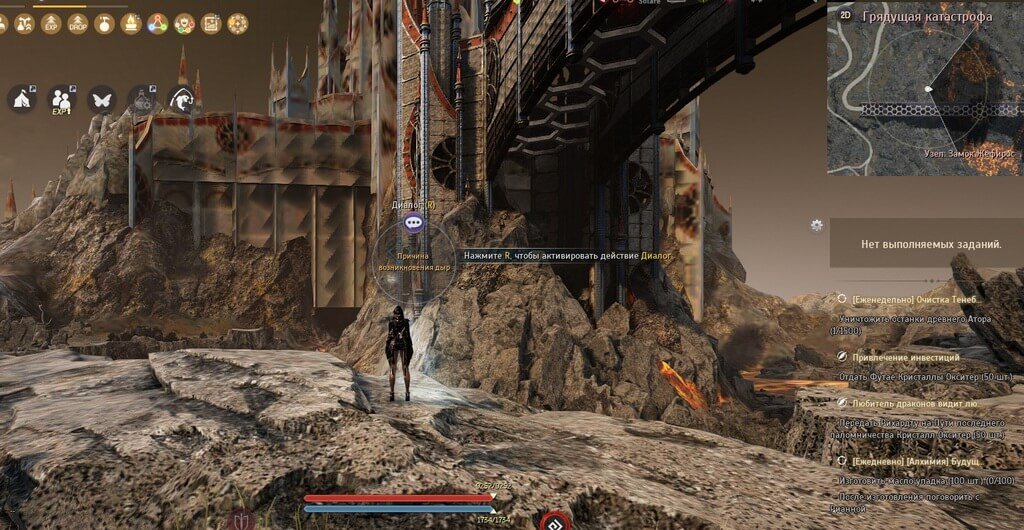
Task: Click the DROP rate buff icon
Action: coord(77,23)
